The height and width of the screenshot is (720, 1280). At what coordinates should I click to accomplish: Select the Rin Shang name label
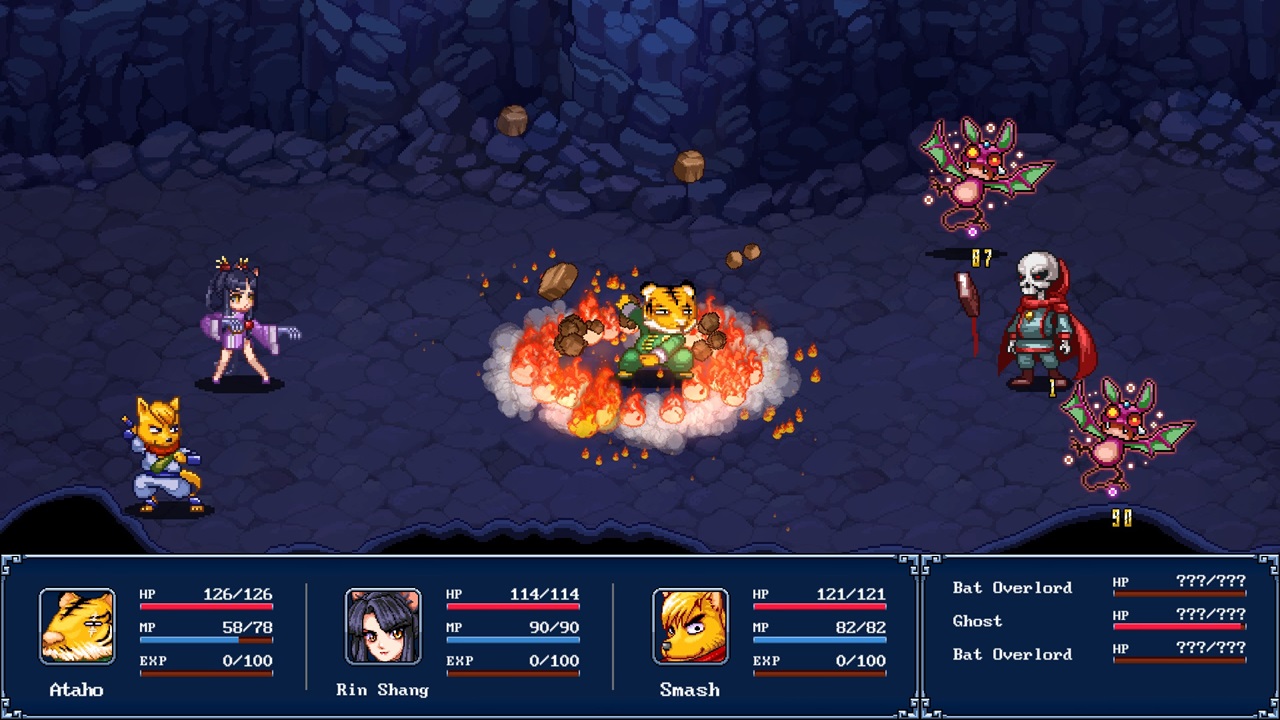[x=381, y=690]
